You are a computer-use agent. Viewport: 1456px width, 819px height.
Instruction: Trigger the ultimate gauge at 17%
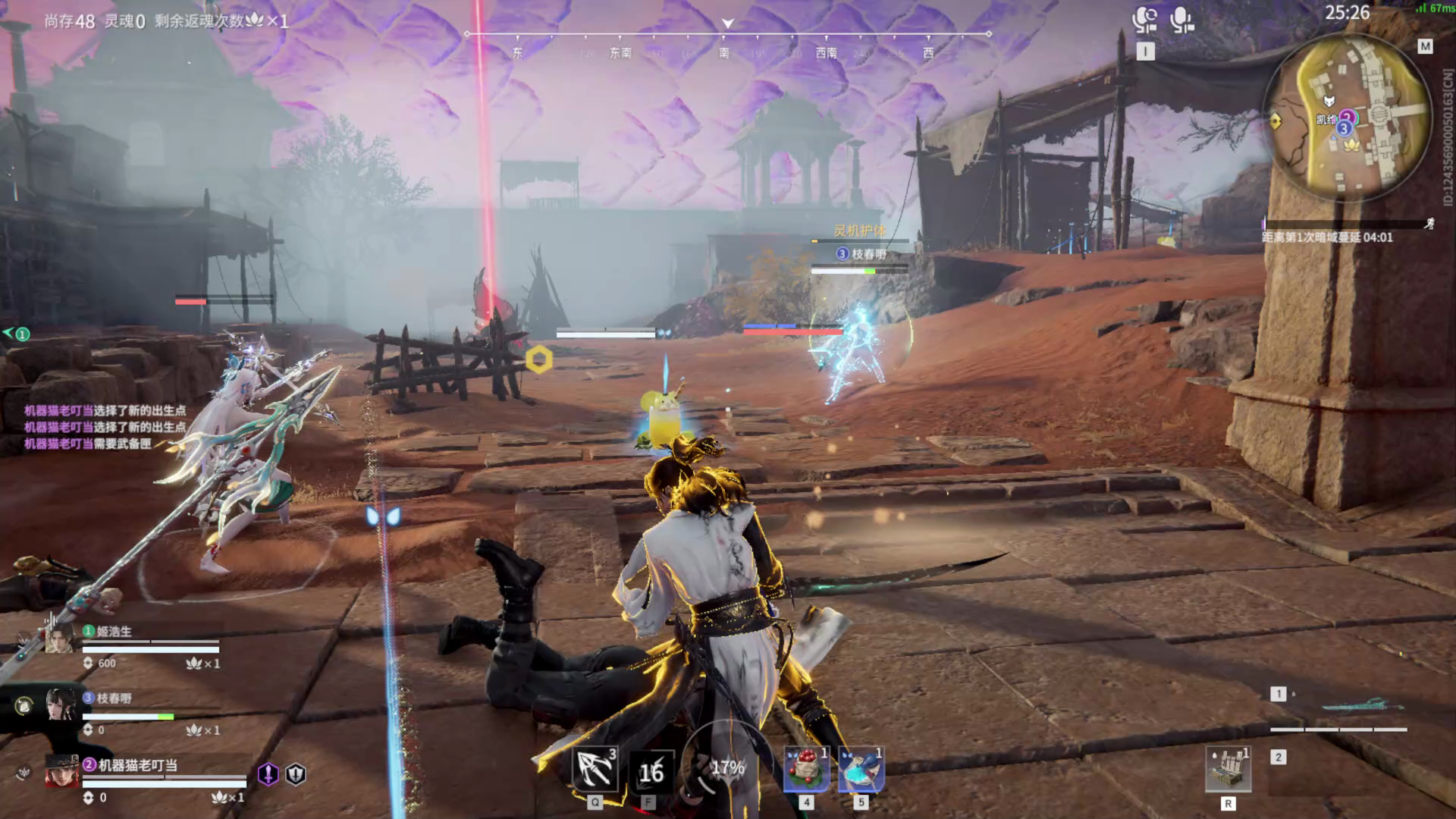tap(726, 768)
